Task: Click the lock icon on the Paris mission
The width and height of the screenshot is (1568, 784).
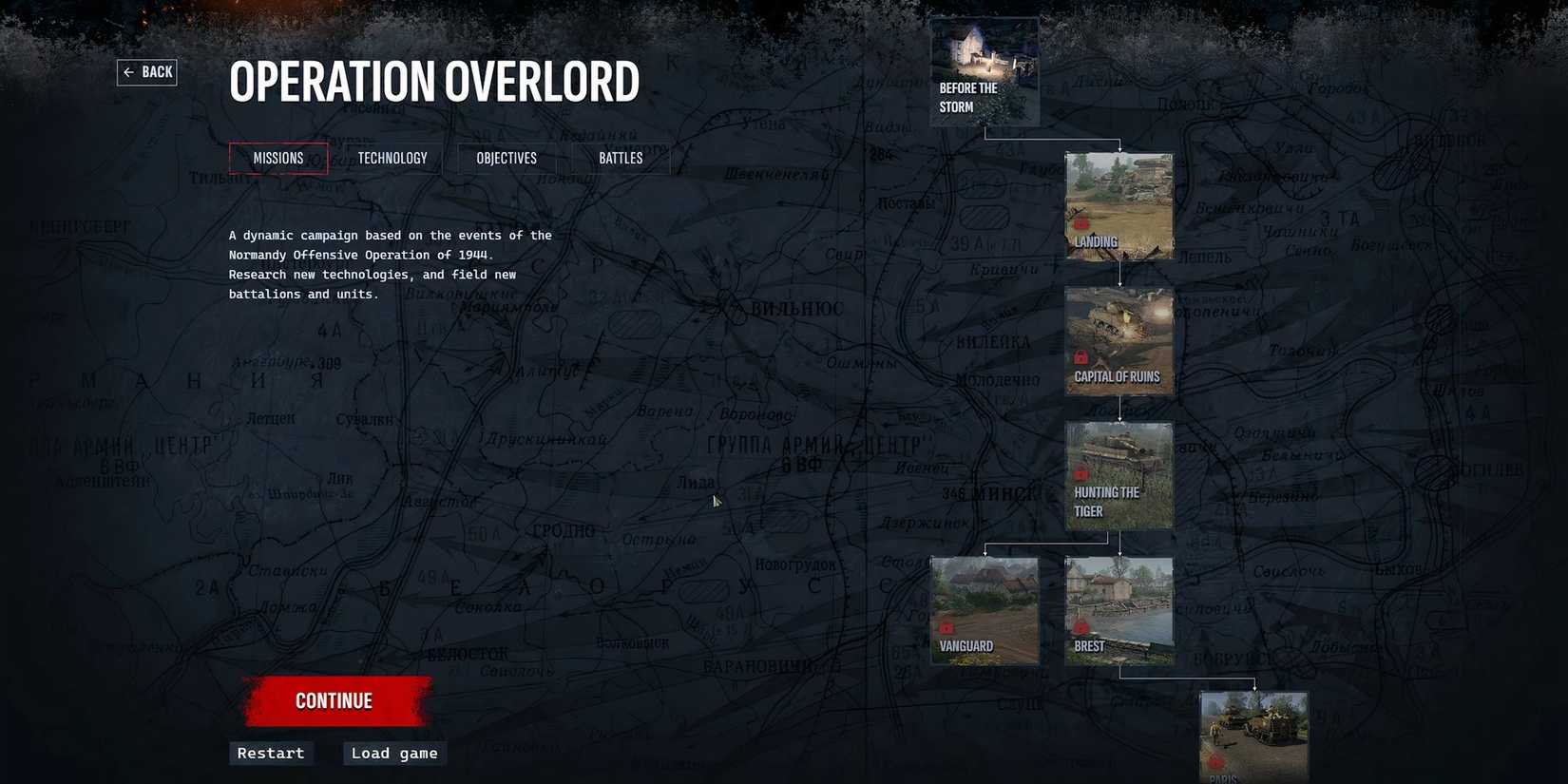Action: click(1217, 761)
